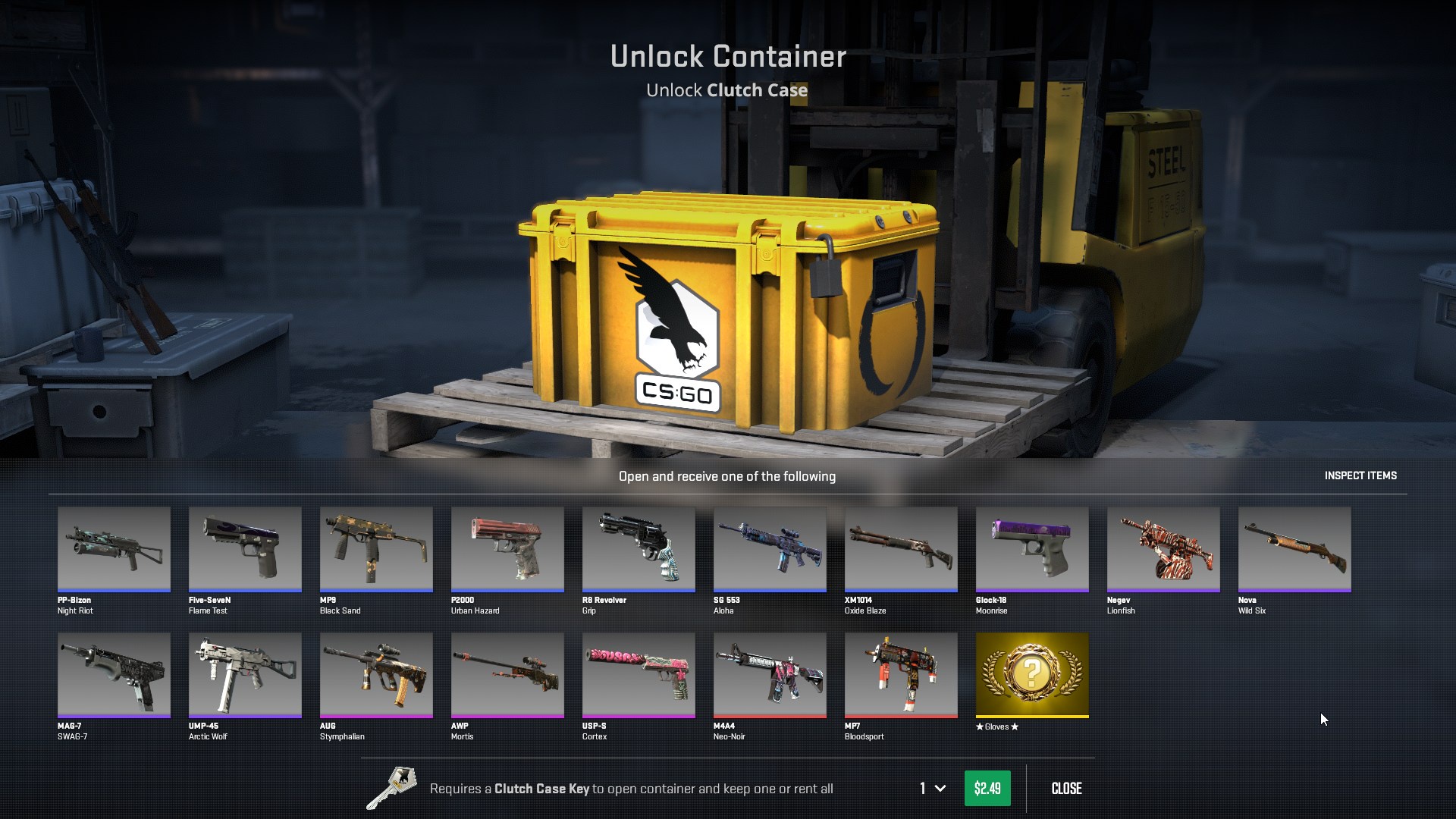1456x819 pixels.
Task: Select the Nova Wild Six skin
Action: 1294,548
